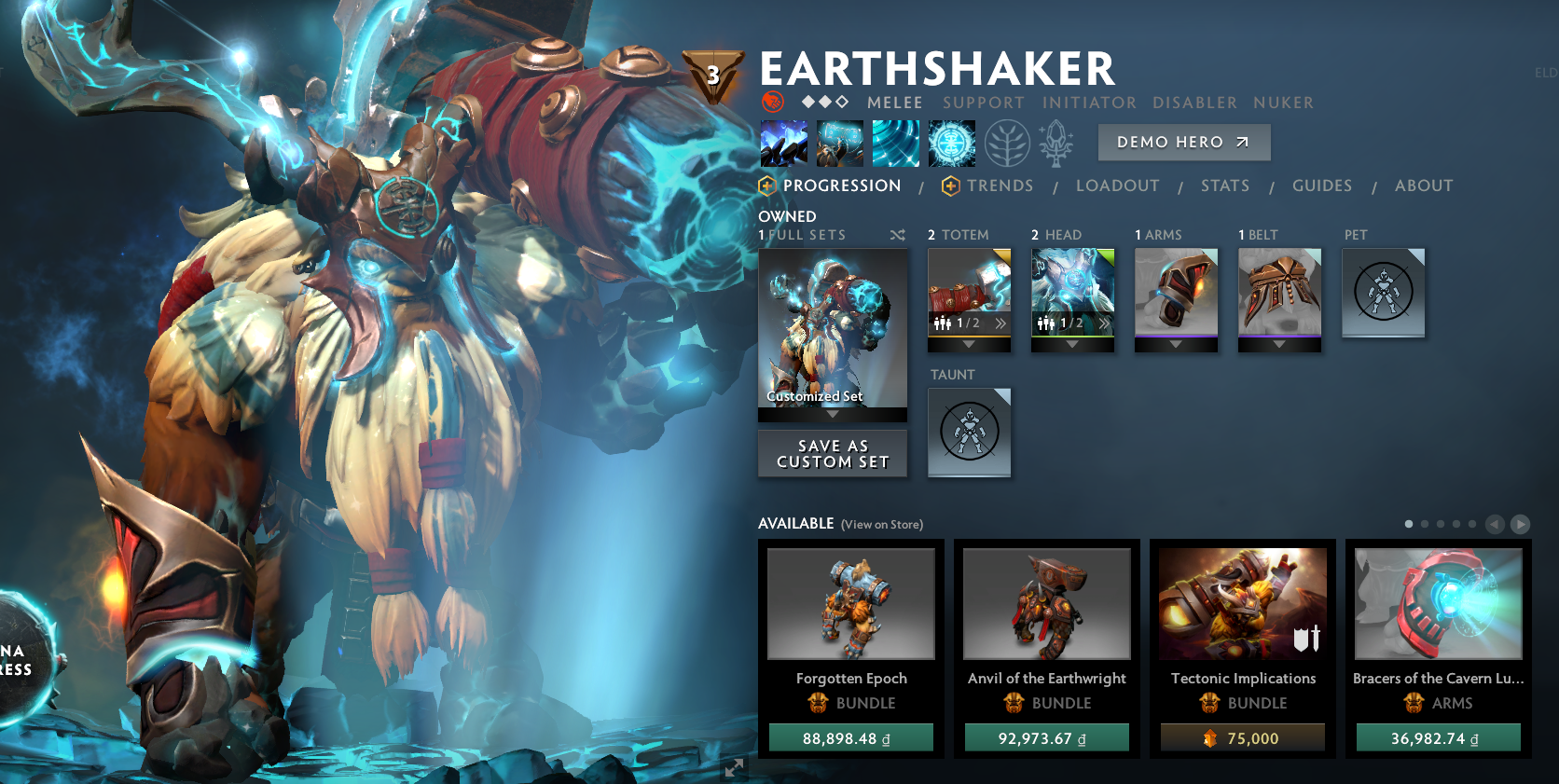This screenshot has height=784, width=1559.
Task: Select the second pagination dot under Available
Action: pyautogui.click(x=1424, y=524)
